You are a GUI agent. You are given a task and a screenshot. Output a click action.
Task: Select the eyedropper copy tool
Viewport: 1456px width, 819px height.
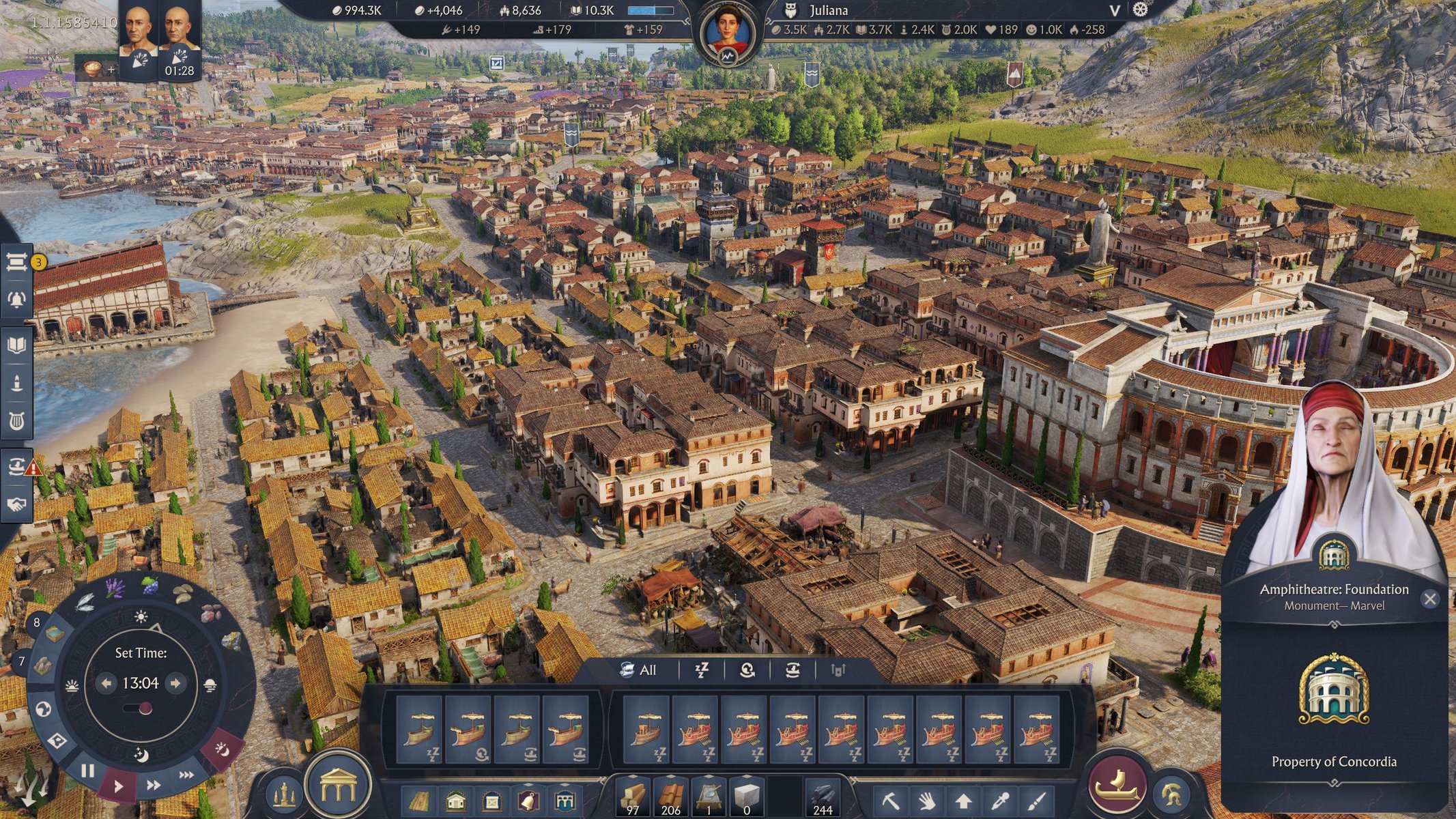click(1000, 799)
